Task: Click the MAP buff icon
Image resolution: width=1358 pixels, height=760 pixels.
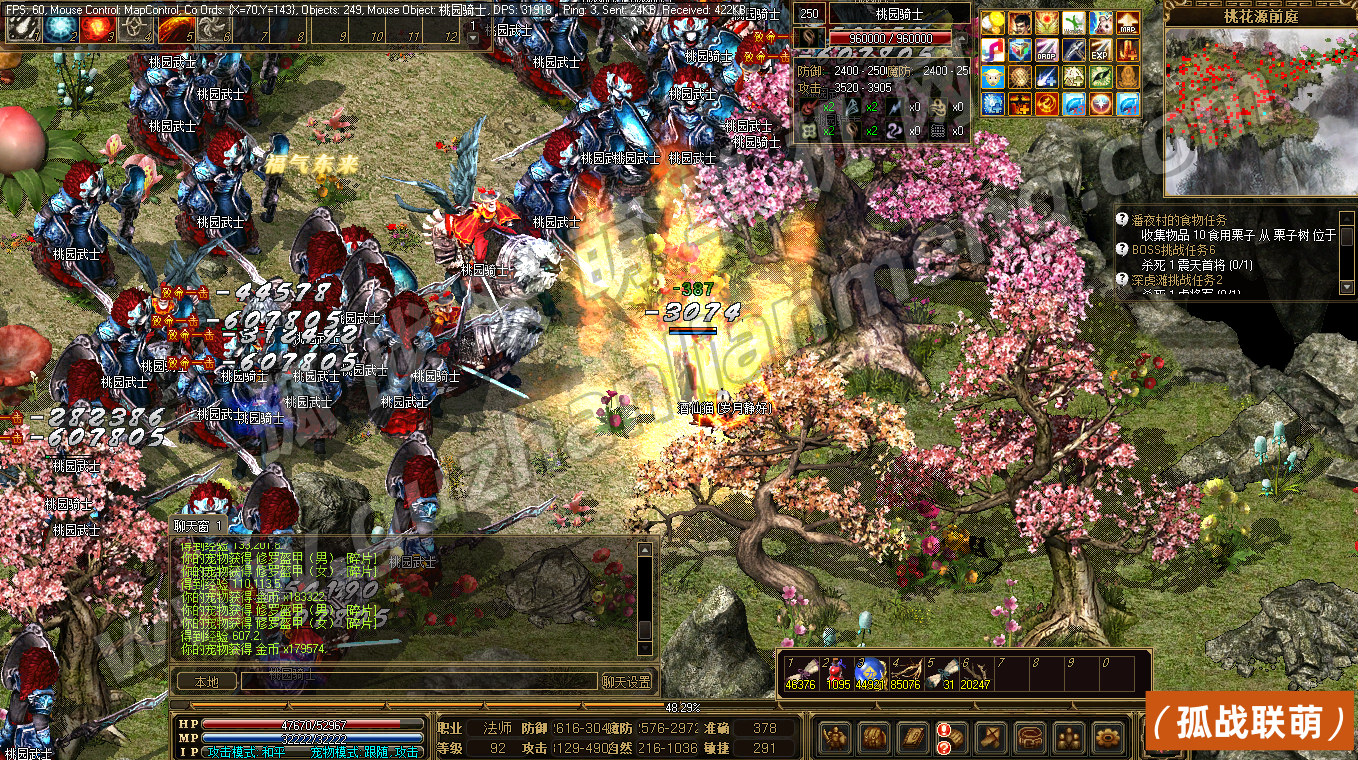Action: (1127, 23)
